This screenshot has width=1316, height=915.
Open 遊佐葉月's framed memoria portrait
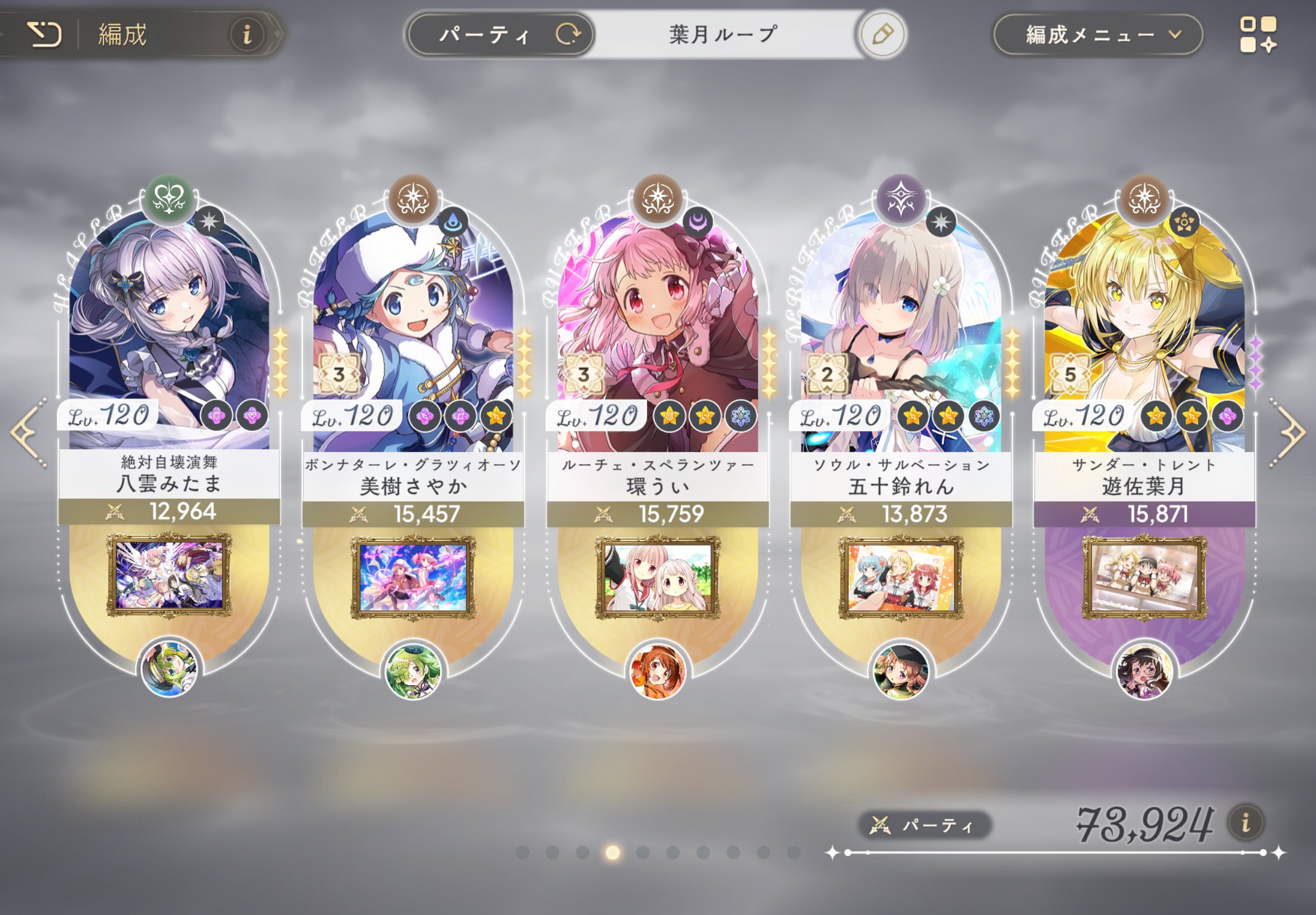1144,577
